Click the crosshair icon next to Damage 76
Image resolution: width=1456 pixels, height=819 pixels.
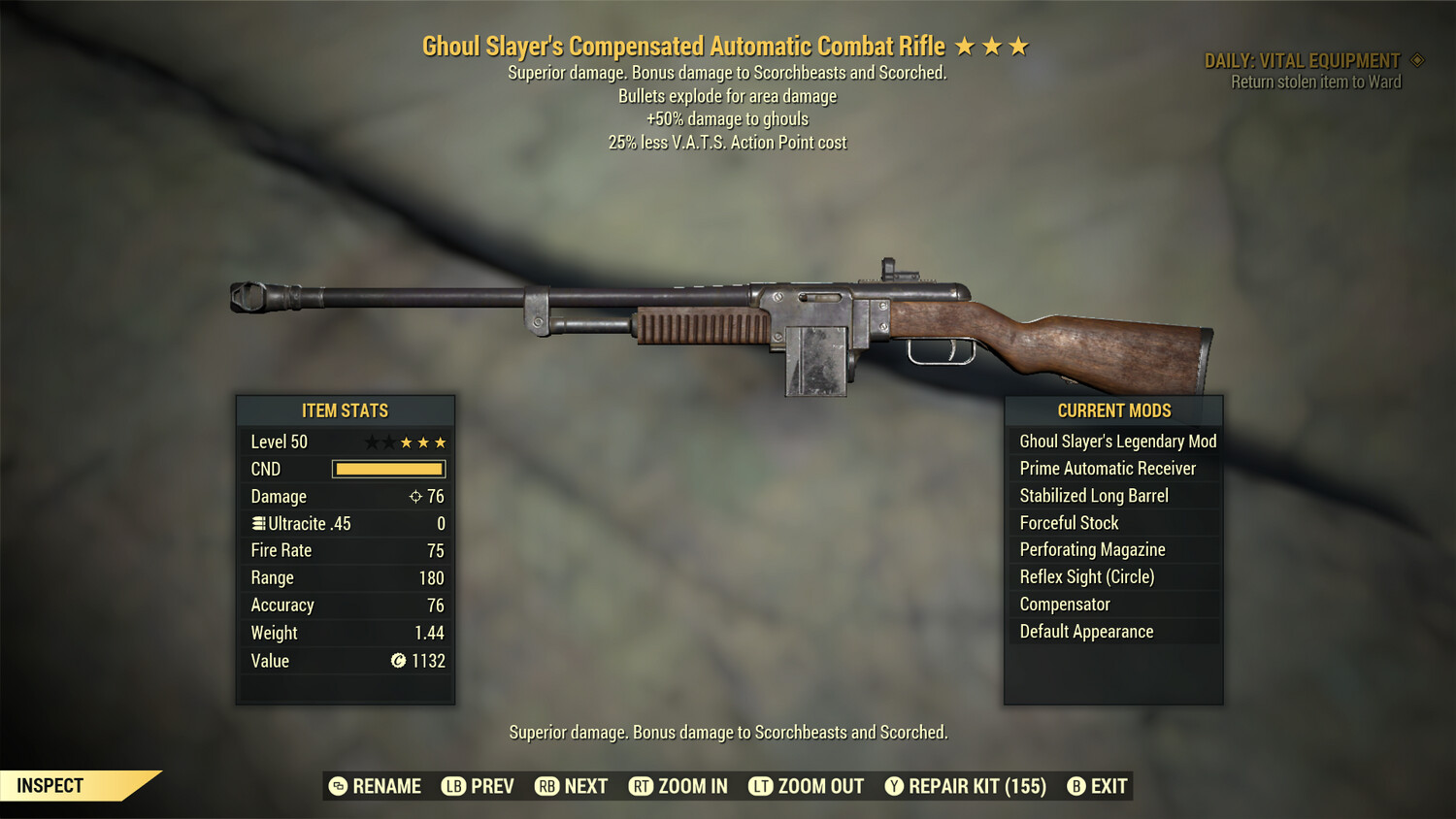pos(417,496)
